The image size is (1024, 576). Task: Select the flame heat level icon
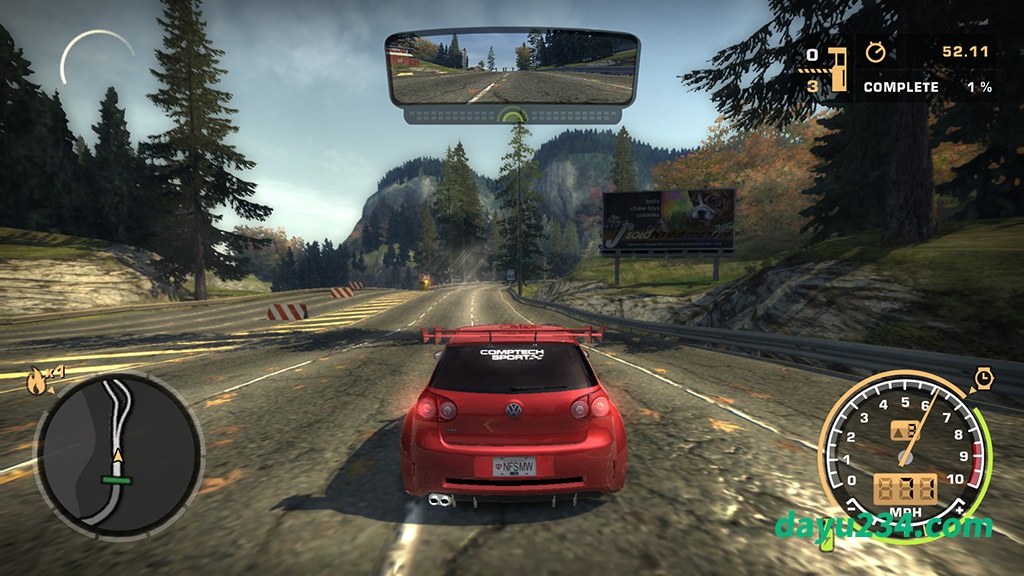click(x=39, y=379)
